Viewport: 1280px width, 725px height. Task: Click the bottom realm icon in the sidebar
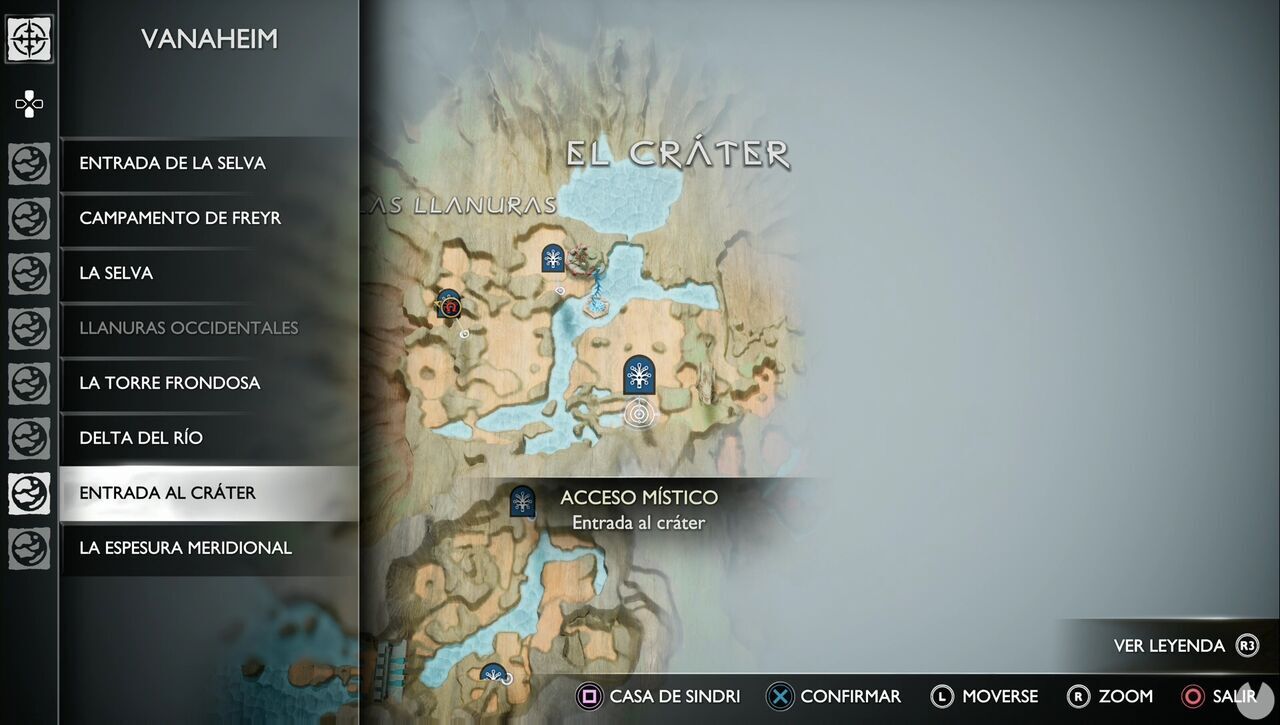28,548
